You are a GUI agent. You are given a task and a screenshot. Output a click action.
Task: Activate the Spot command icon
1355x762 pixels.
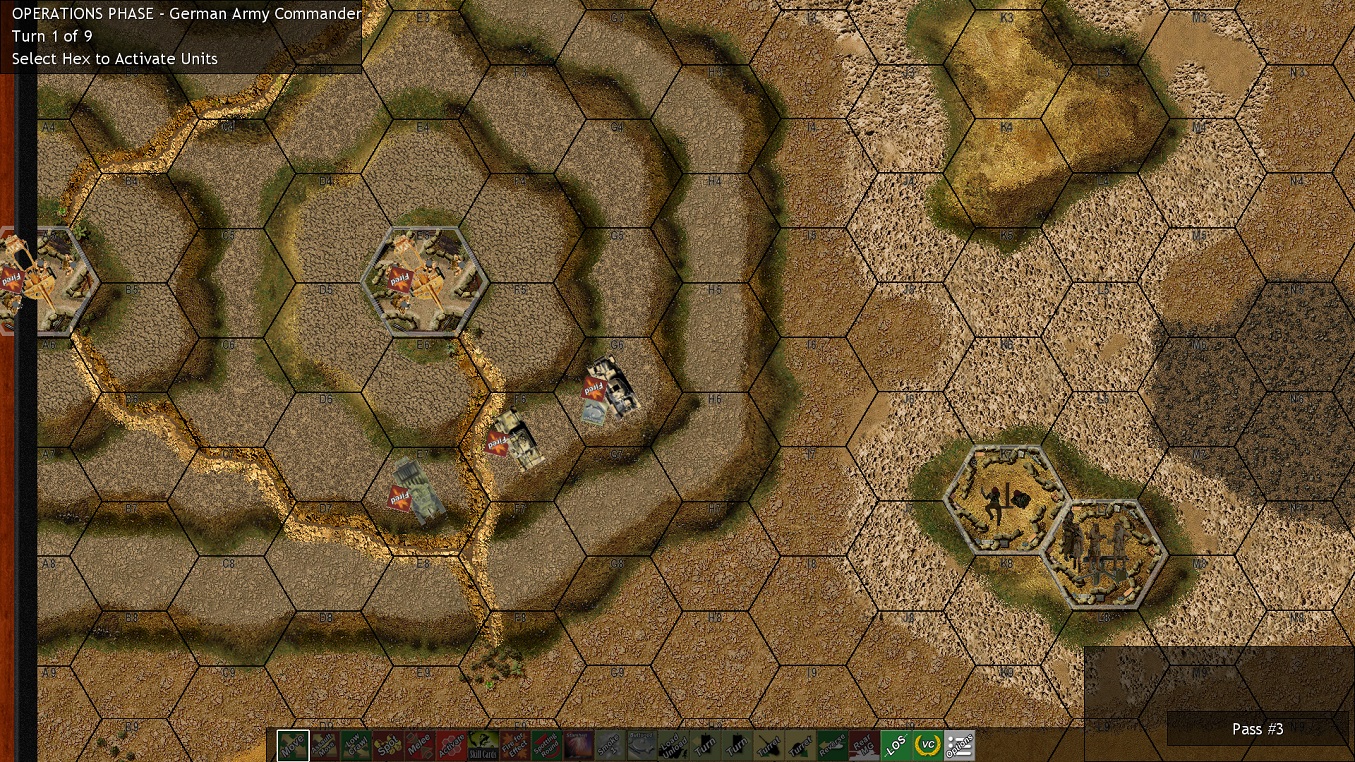pos(387,745)
